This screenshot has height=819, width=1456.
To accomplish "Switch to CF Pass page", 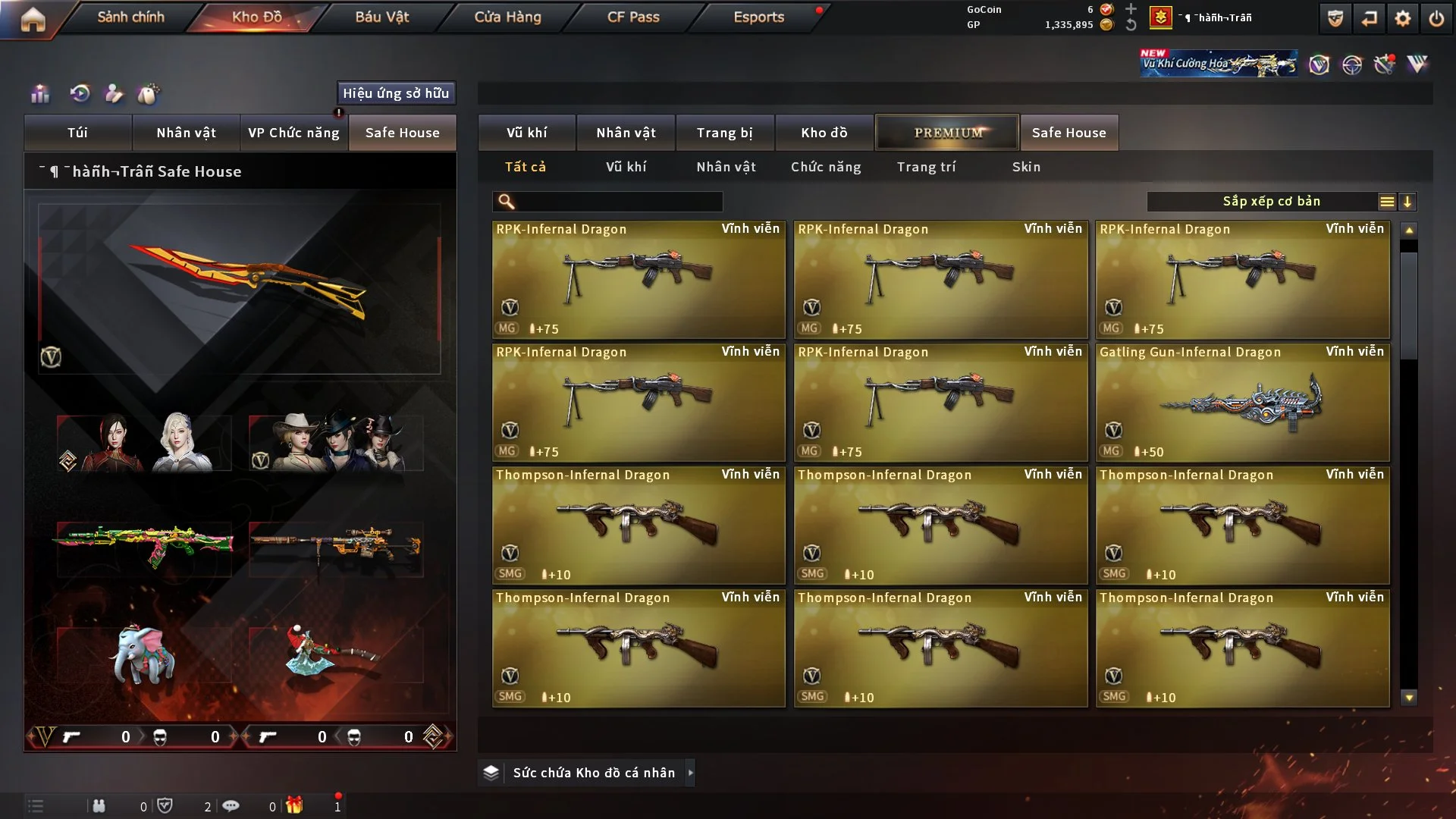I will pos(633,17).
